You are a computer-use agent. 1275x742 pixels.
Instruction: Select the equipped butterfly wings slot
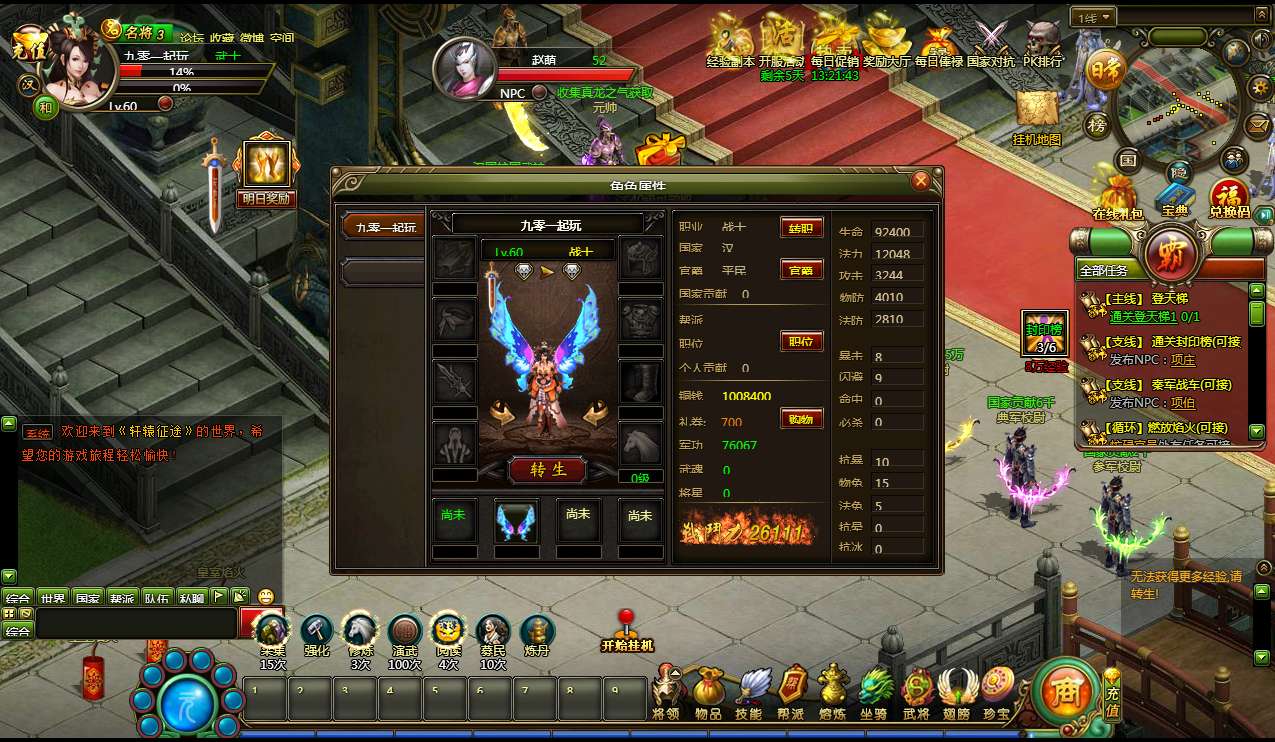tap(516, 521)
